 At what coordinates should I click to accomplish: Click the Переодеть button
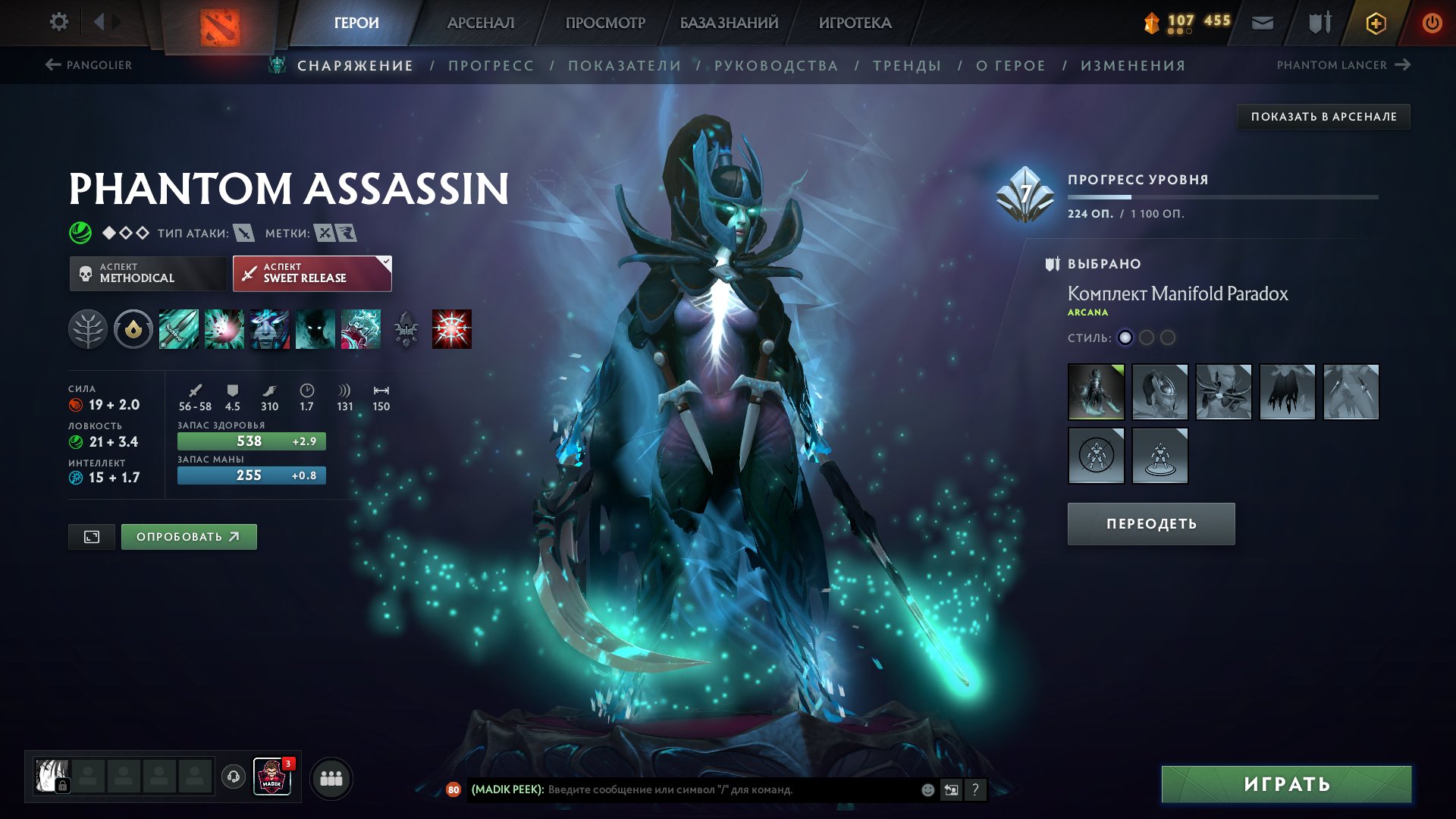click(x=1150, y=524)
